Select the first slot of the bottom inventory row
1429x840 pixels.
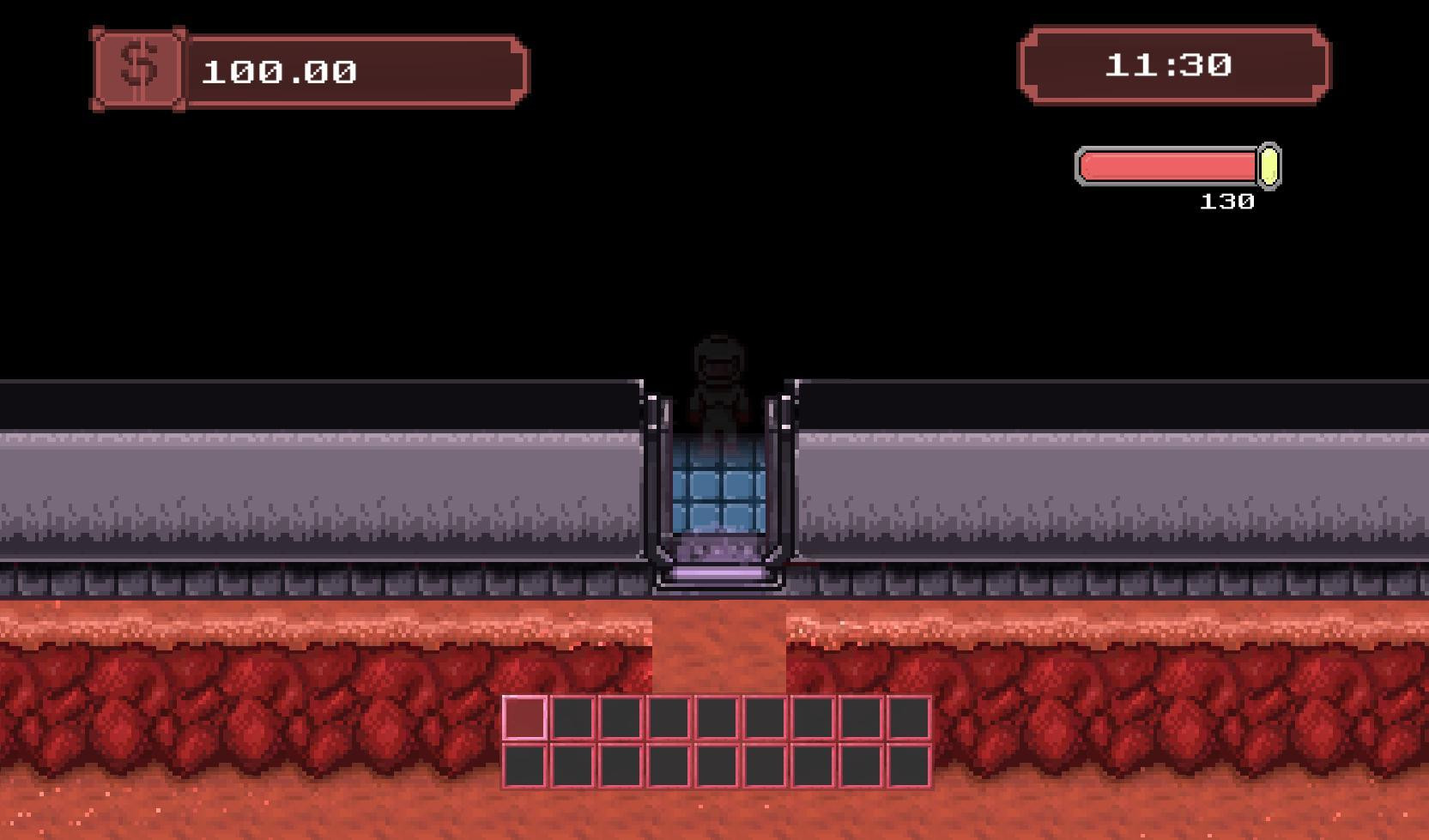point(526,766)
